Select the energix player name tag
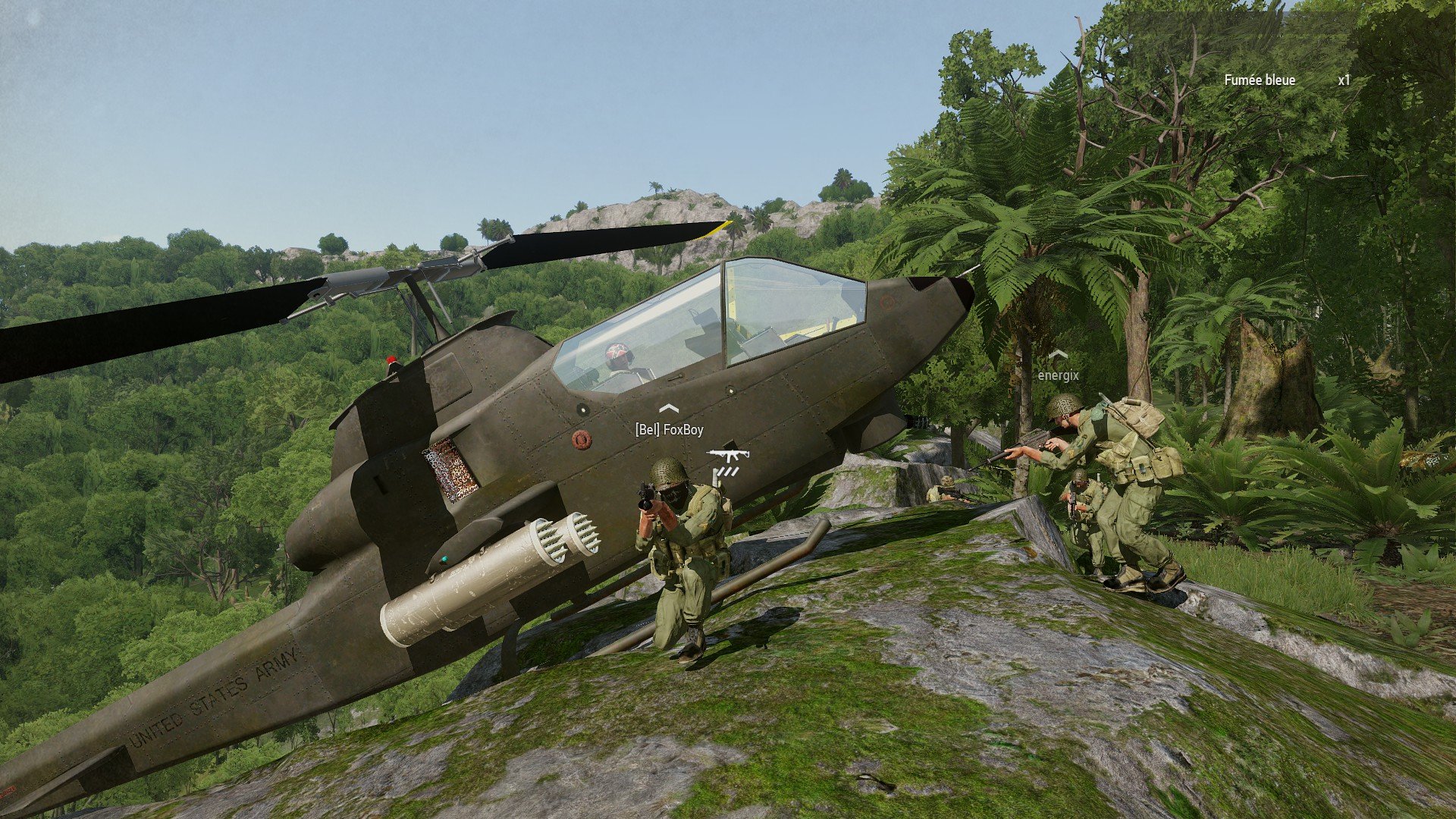 click(1058, 375)
